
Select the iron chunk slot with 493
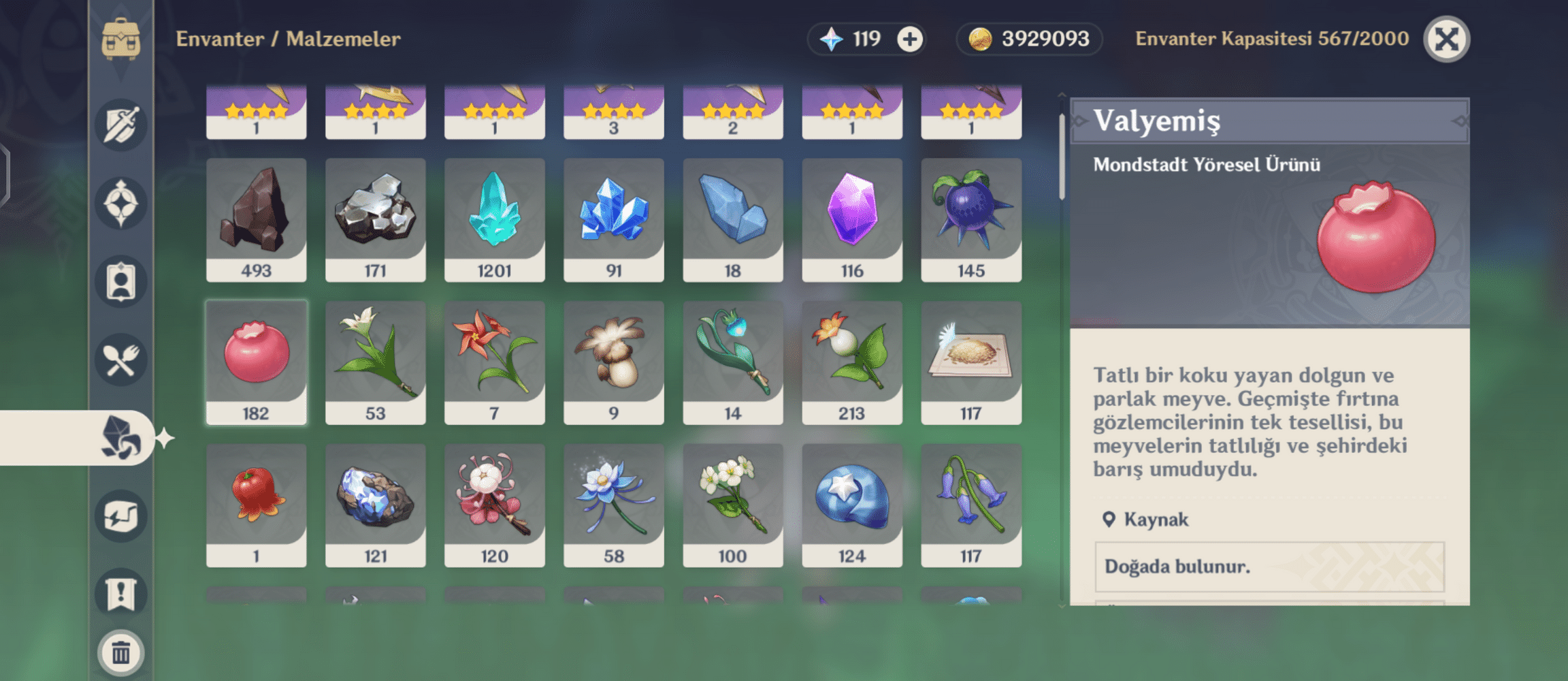click(x=256, y=219)
